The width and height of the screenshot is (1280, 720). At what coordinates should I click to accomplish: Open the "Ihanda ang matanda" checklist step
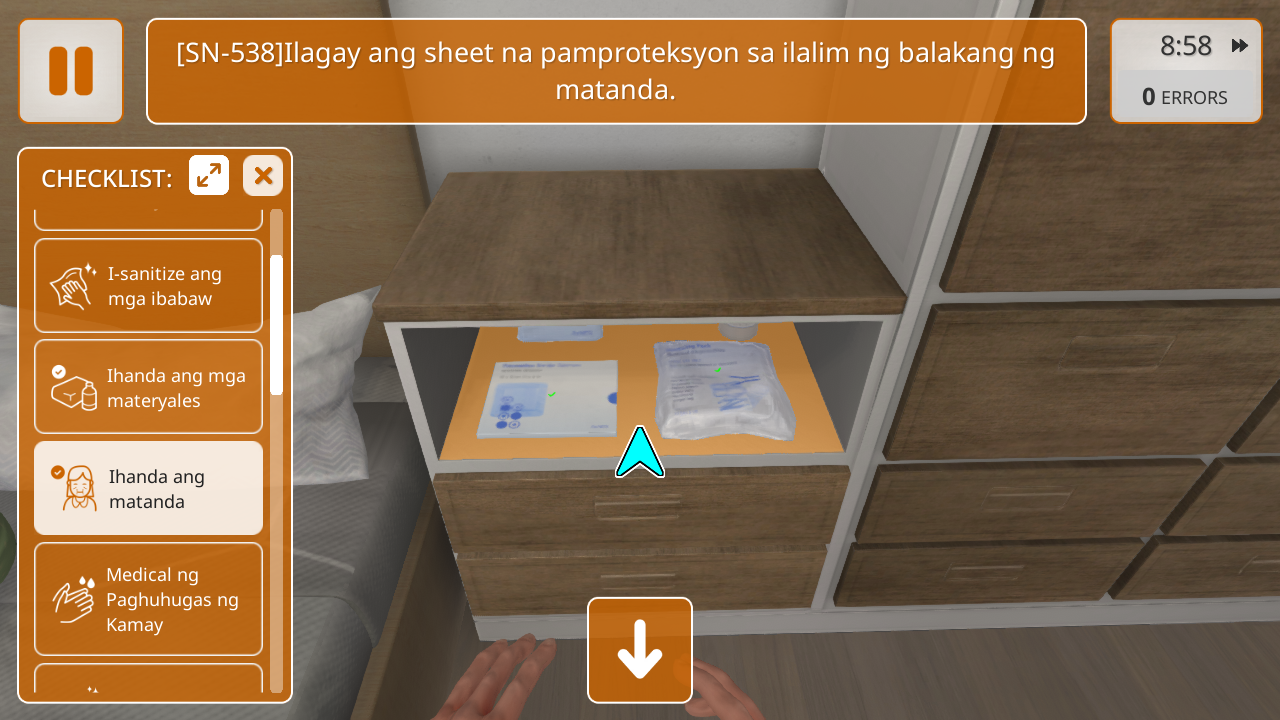tap(148, 489)
